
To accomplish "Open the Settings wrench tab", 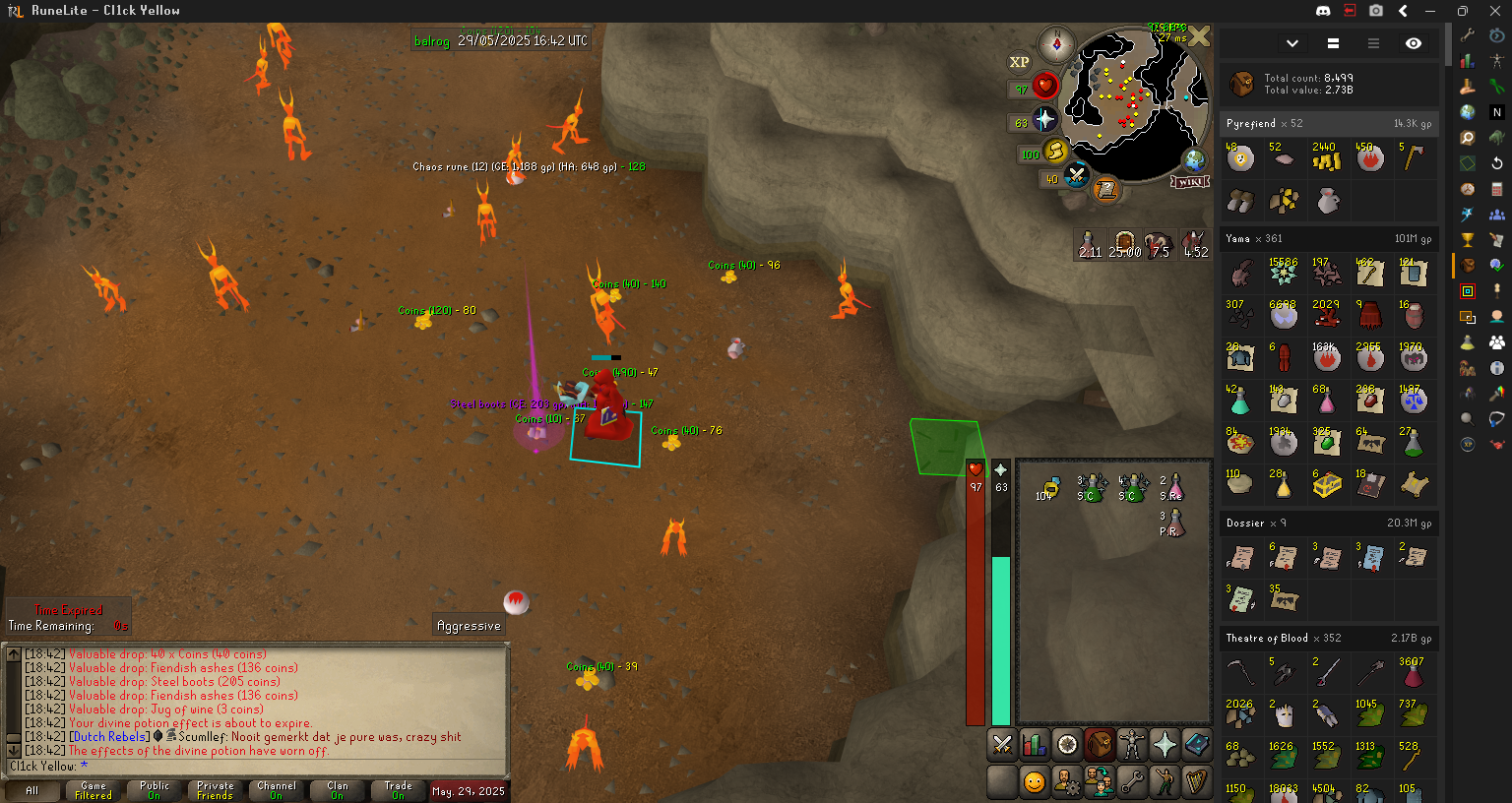I will point(1132,781).
